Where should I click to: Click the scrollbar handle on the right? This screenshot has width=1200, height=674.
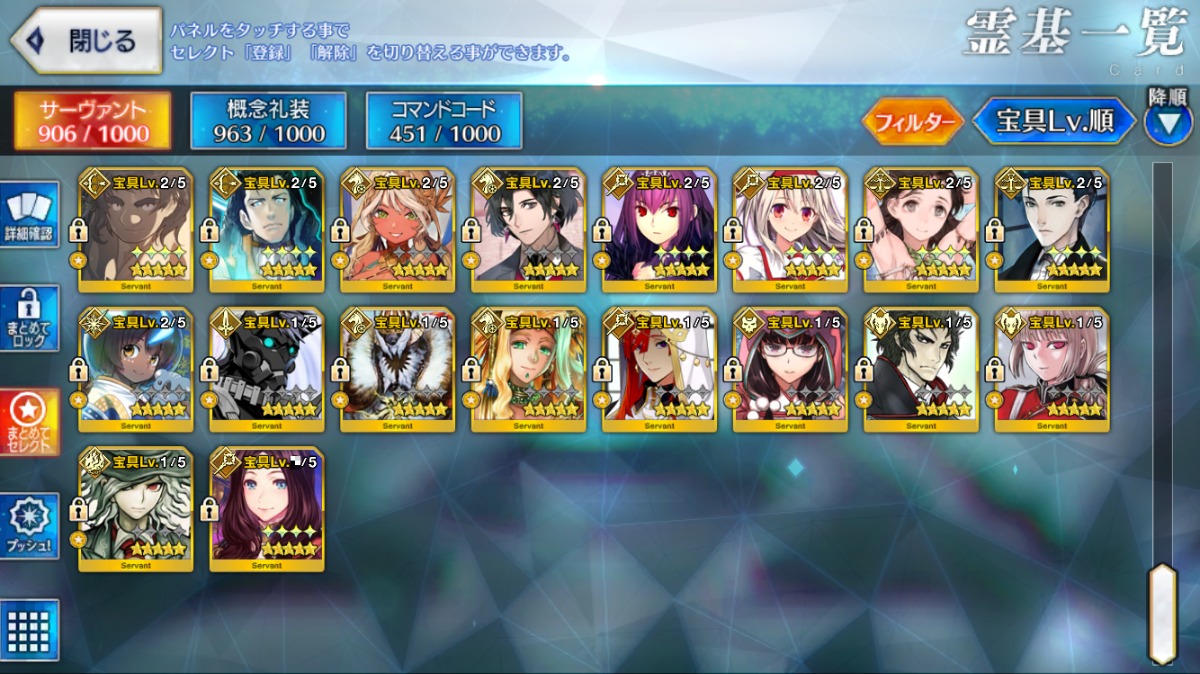point(1162,613)
